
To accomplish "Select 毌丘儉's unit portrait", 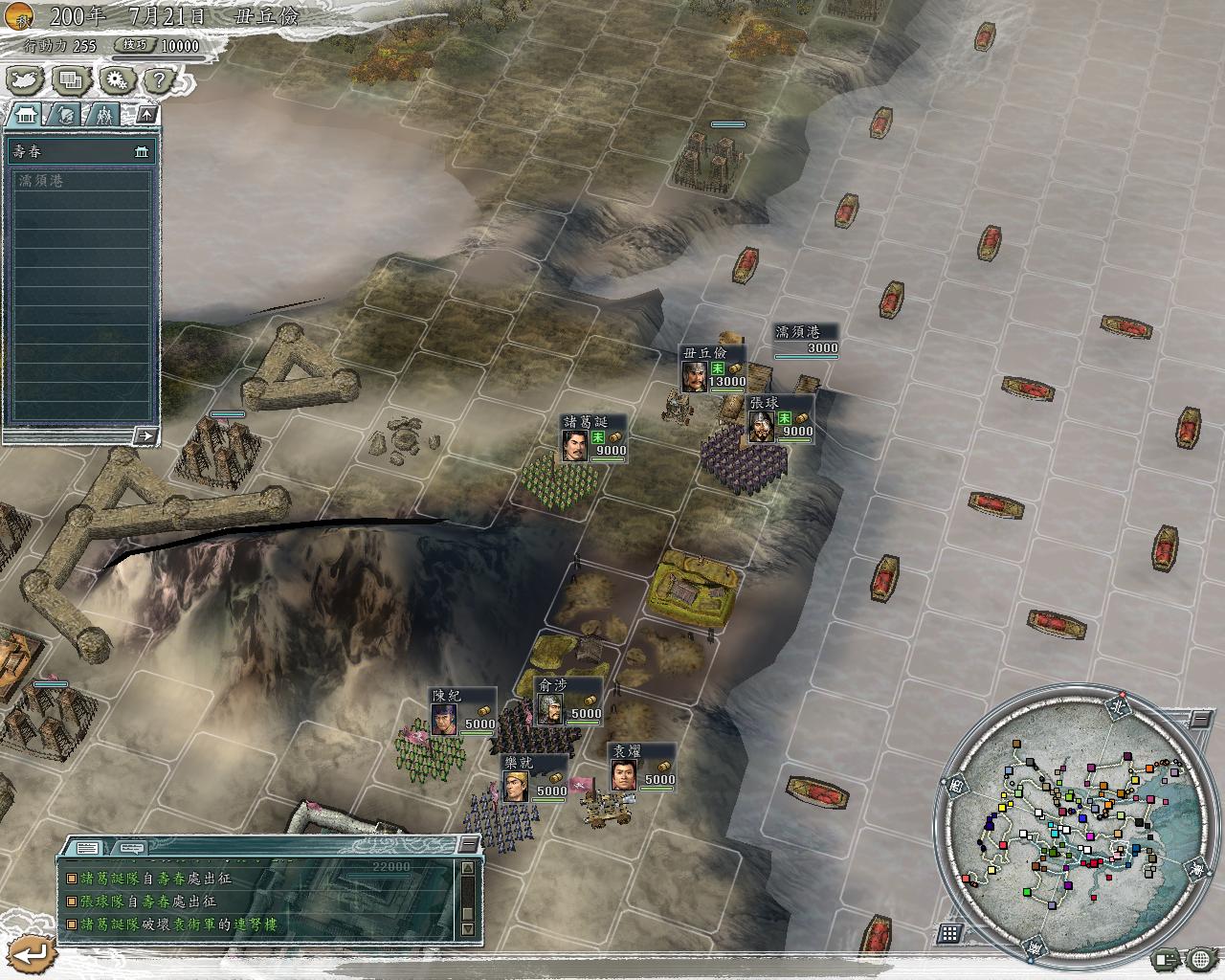I will [695, 375].
